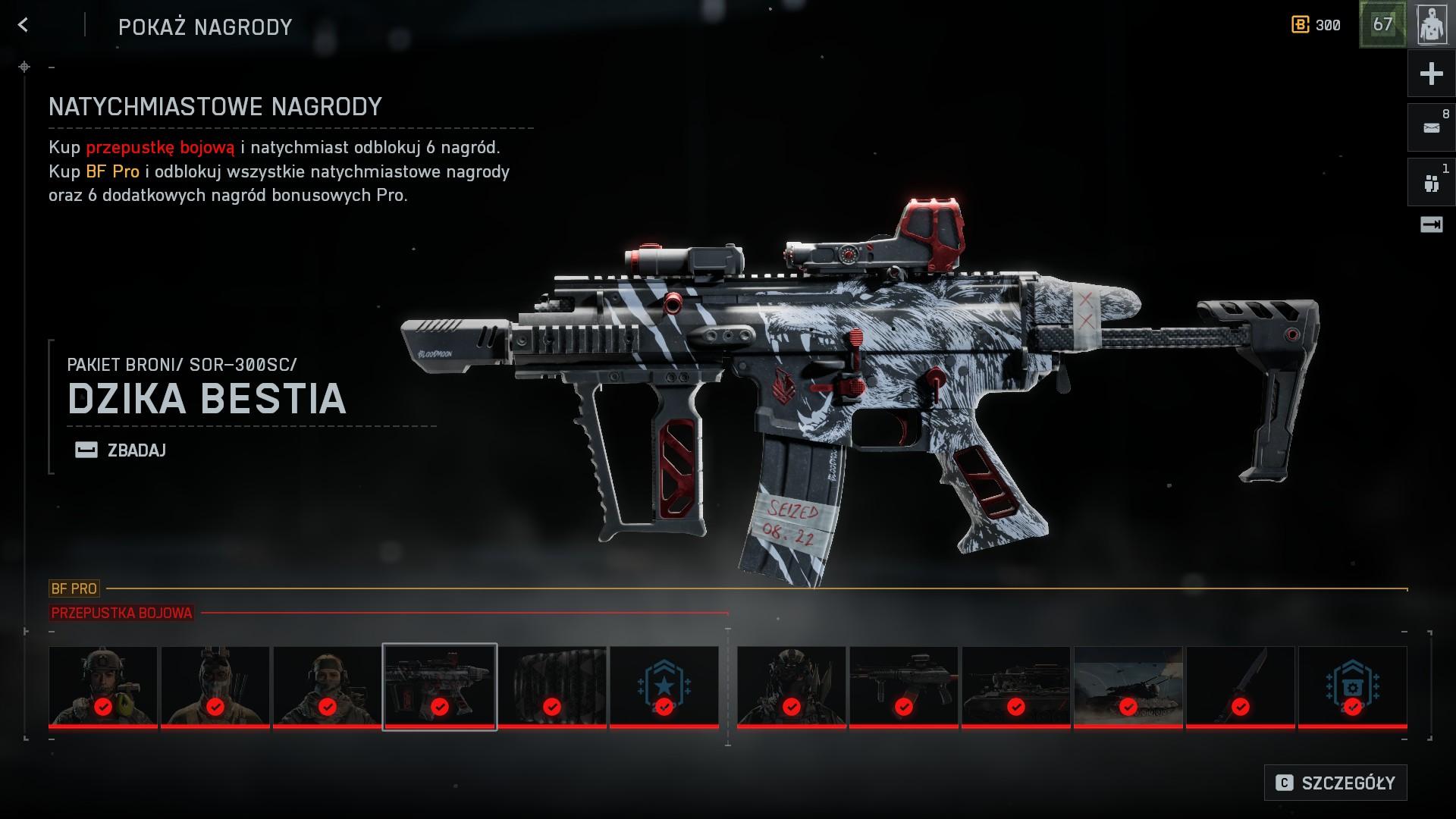The width and height of the screenshot is (1456, 819).
Task: Choose the dark tank vehicle skin reward
Action: pyautogui.click(x=1015, y=686)
